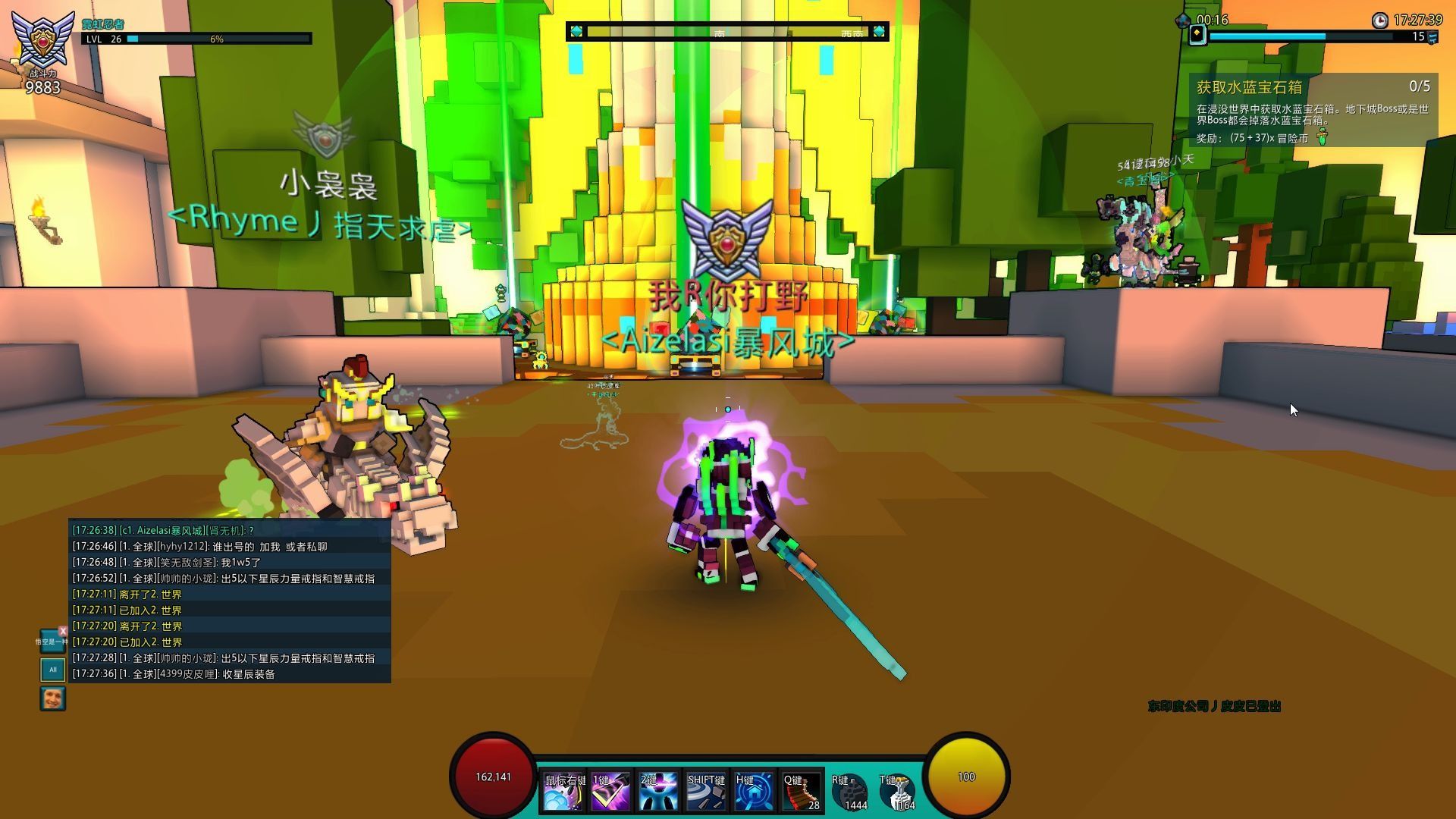Image resolution: width=1456 pixels, height=819 pixels.
Task: Close the whisper chat tab with X
Action: point(63,630)
